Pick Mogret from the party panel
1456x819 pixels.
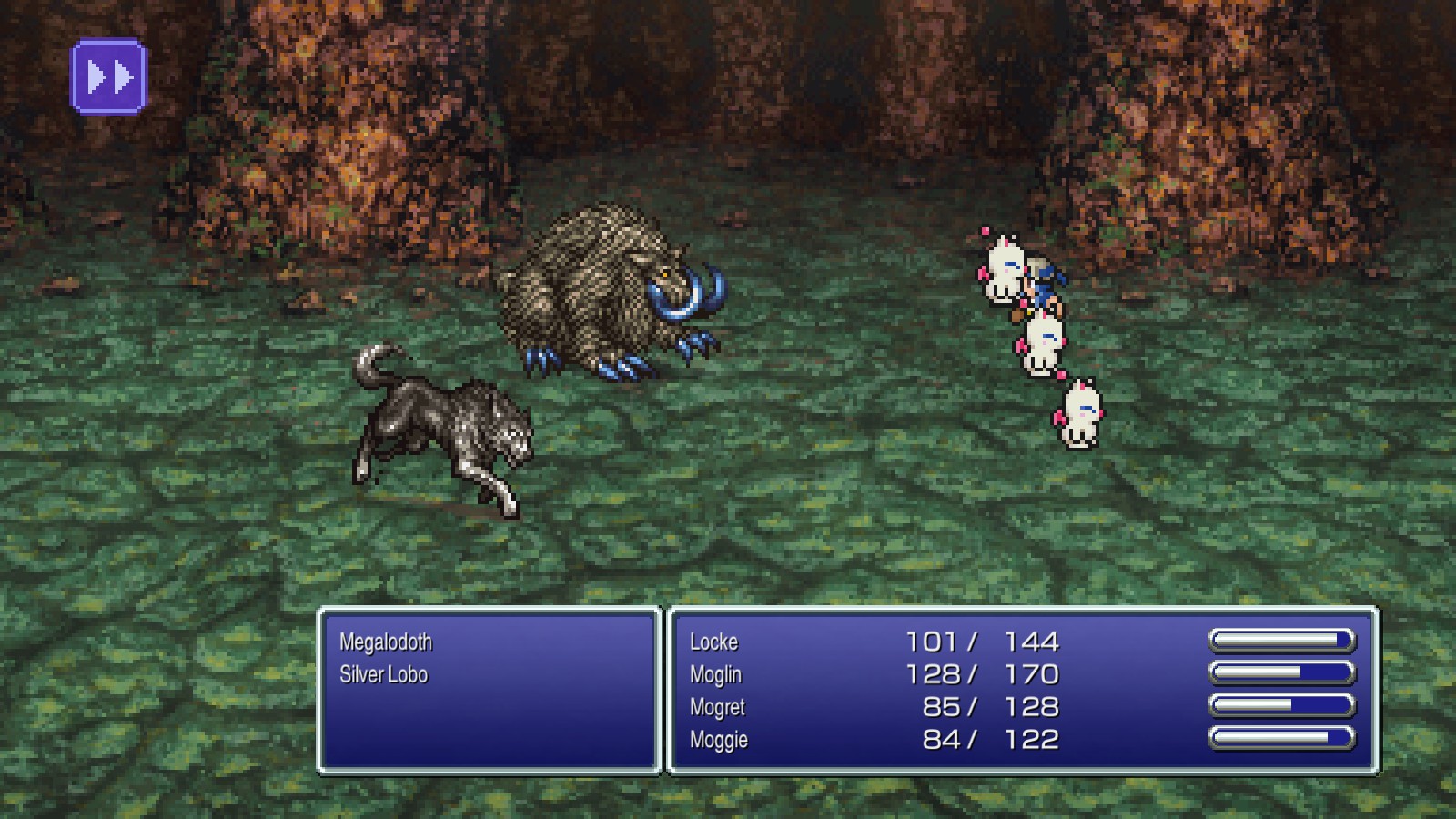pos(718,708)
